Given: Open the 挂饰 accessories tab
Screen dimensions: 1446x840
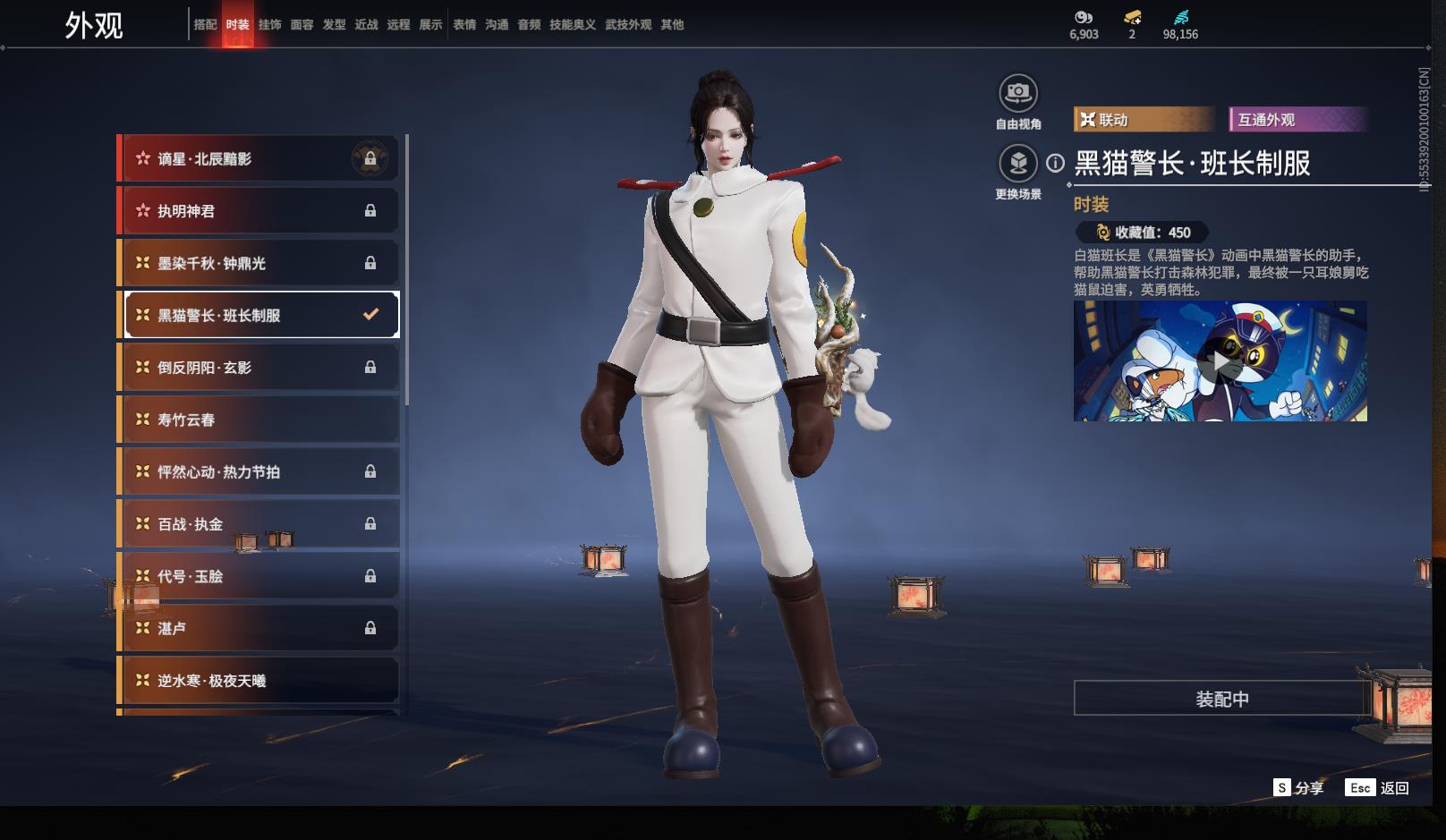Looking at the screenshot, I should [269, 25].
